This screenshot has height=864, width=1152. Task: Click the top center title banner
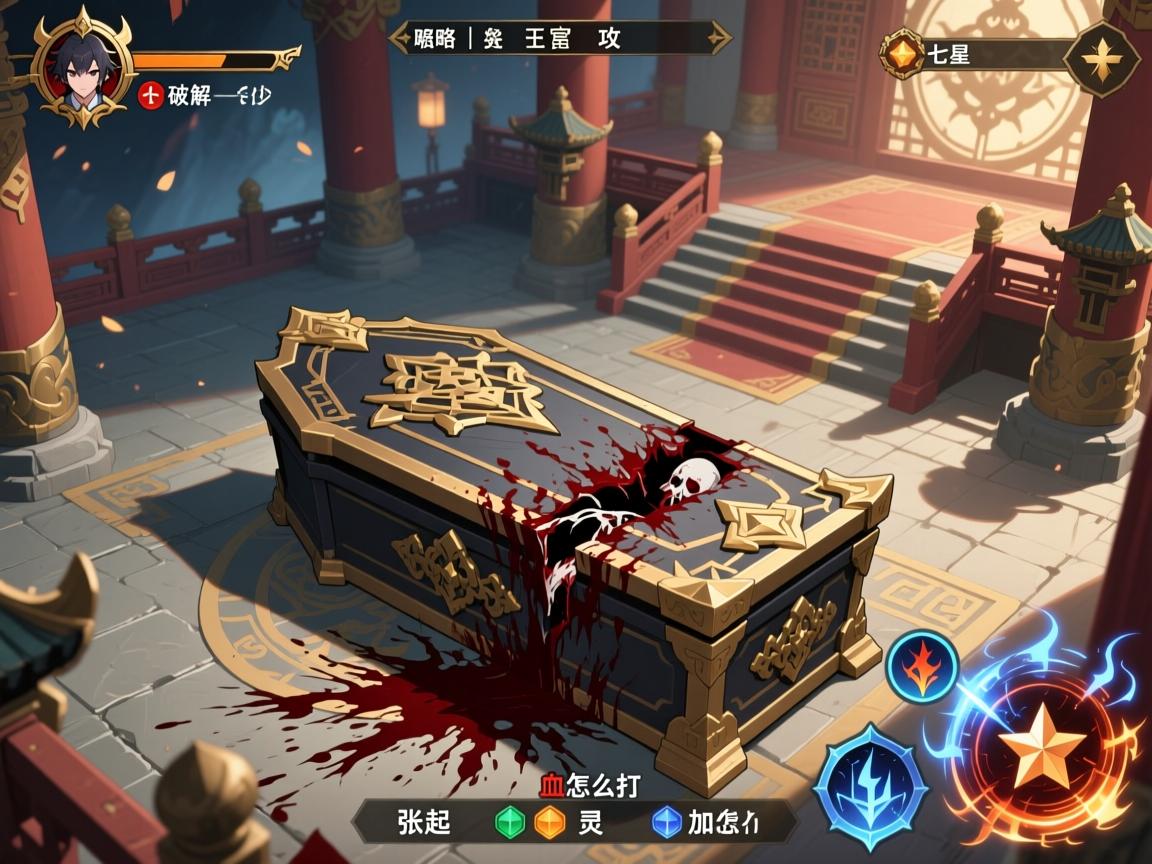pyautogui.click(x=560, y=39)
